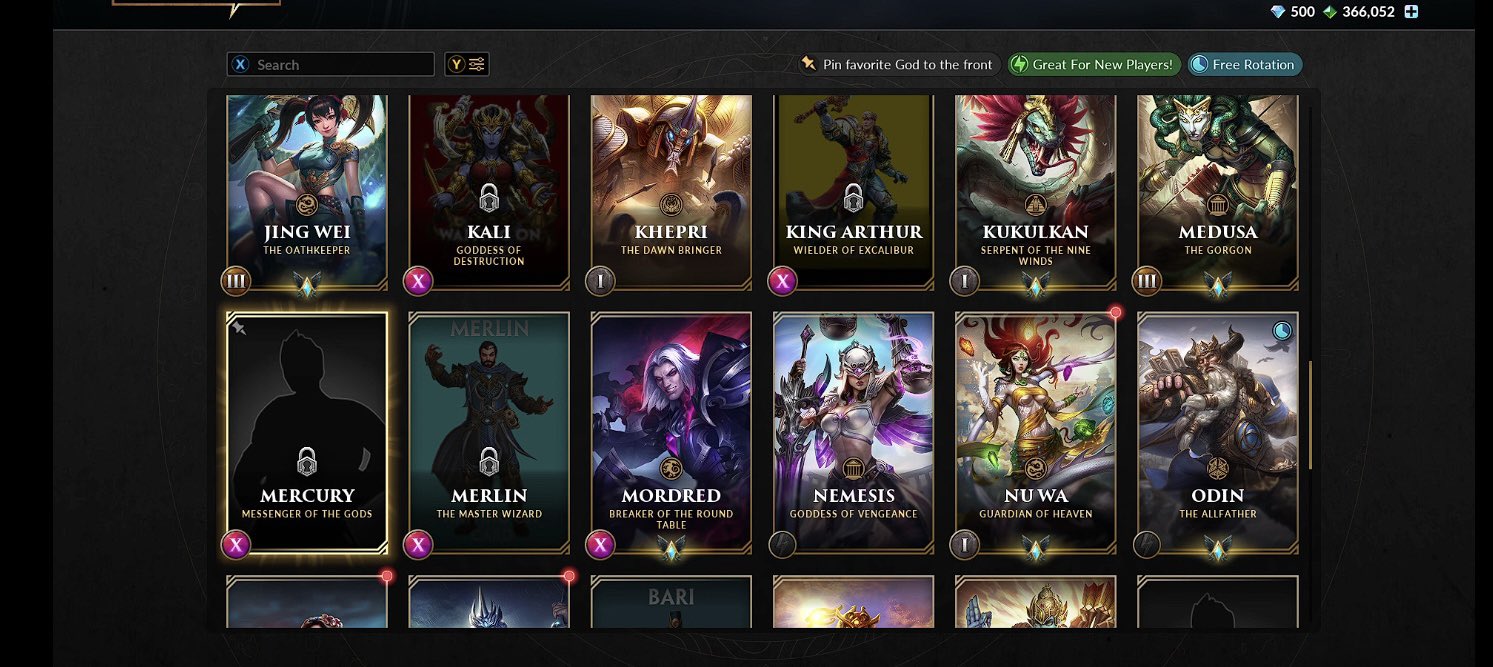This screenshot has height=667, width=1493.
Task: Open the highlighted Mercury card
Action: 307,432
